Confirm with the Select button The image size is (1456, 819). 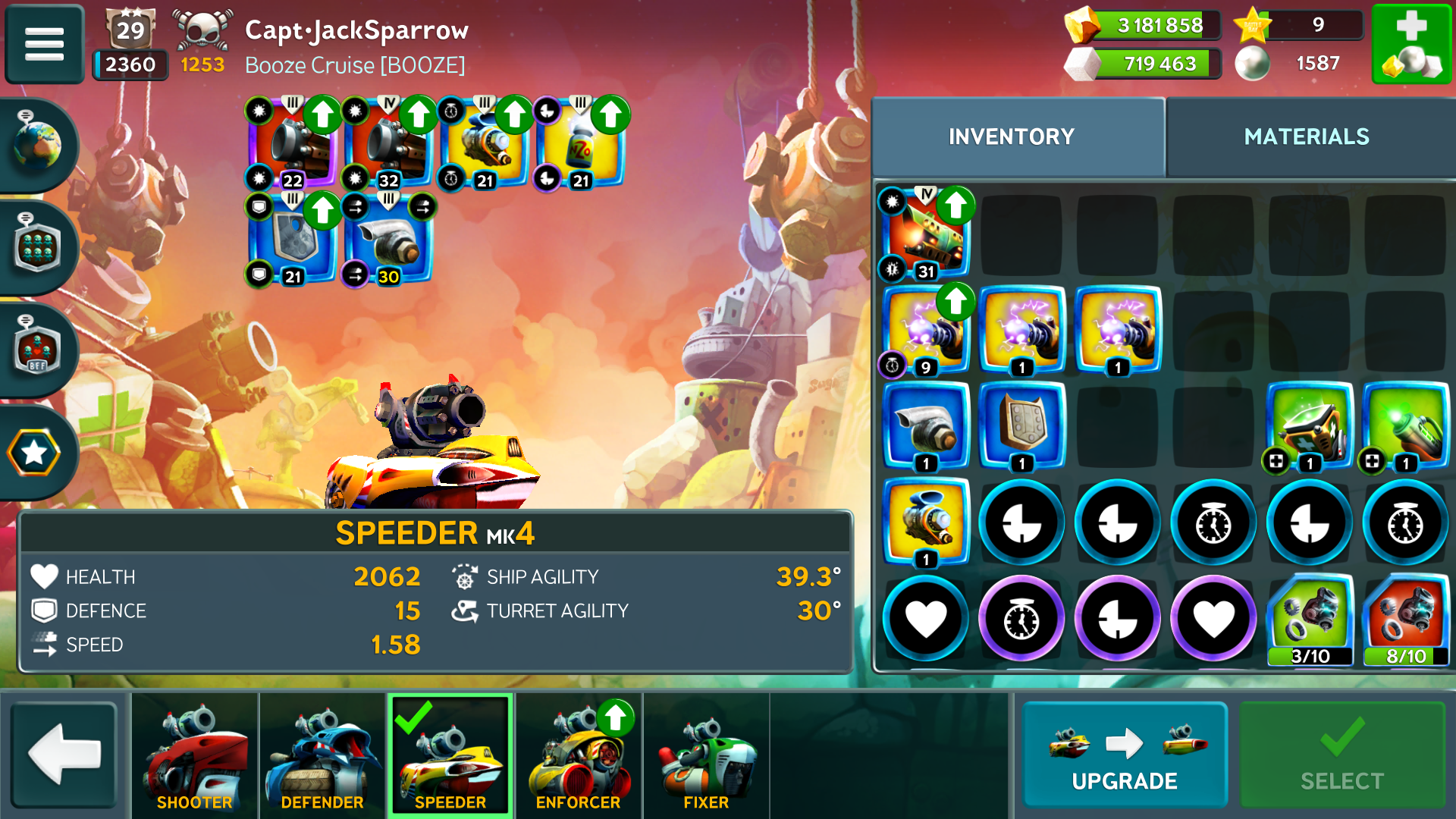(x=1341, y=755)
